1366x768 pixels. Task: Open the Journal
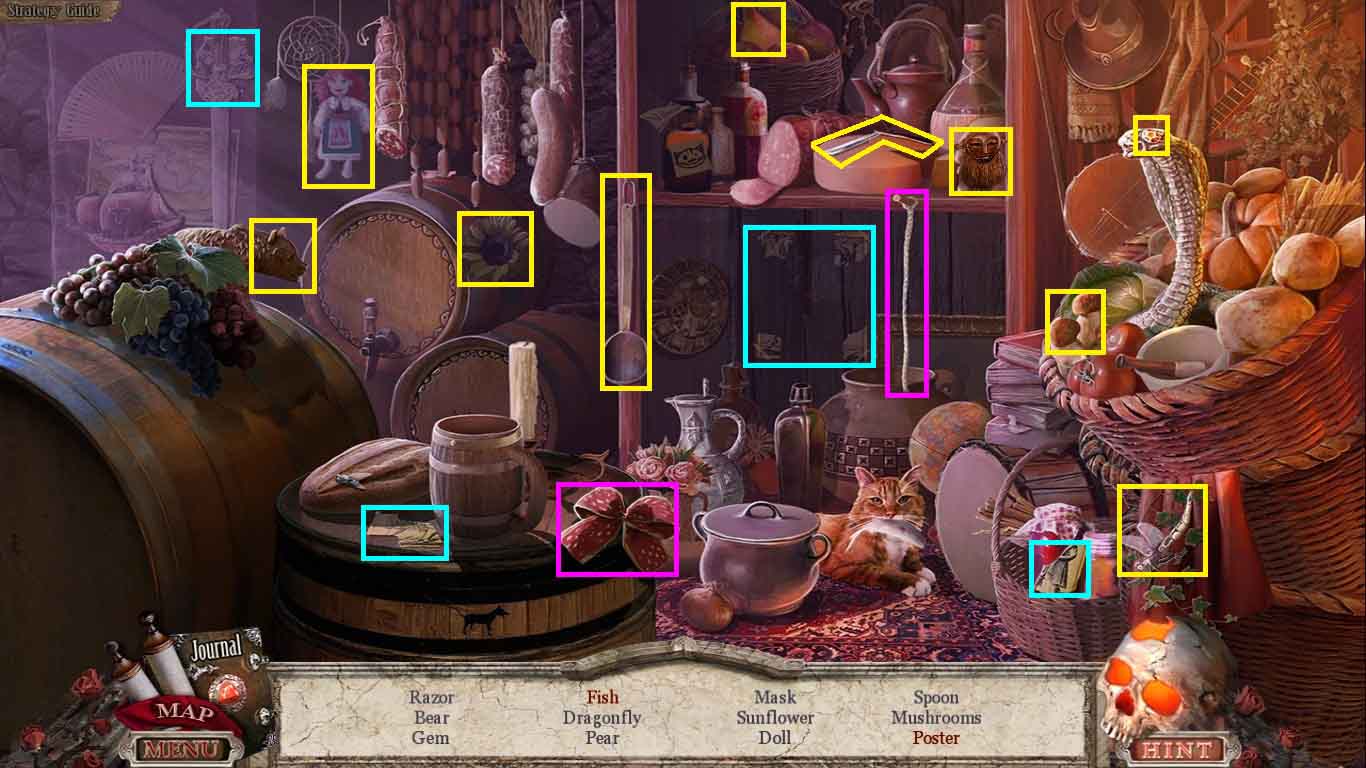pyautogui.click(x=217, y=648)
